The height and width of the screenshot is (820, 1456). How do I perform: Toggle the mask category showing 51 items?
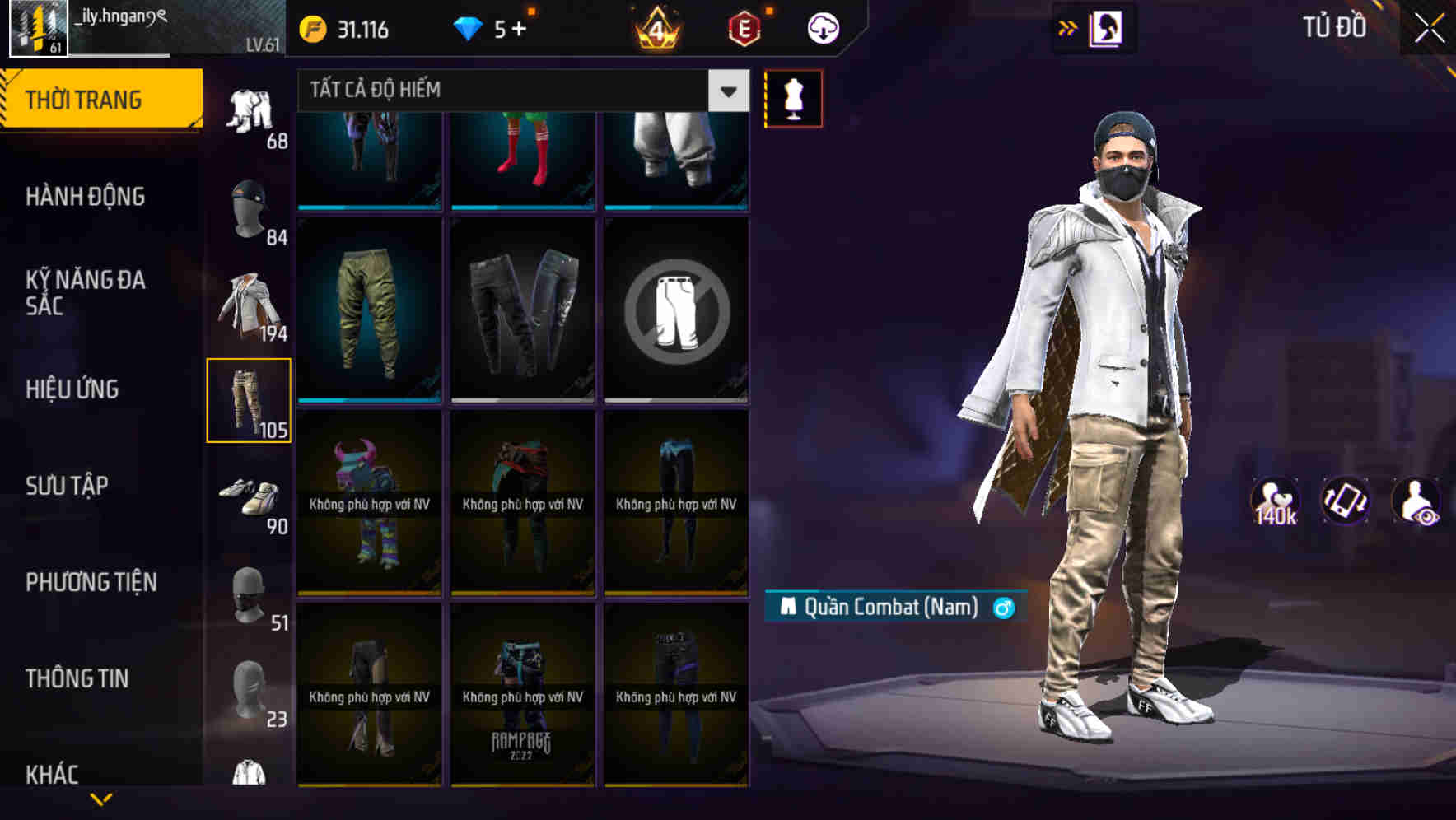[250, 593]
